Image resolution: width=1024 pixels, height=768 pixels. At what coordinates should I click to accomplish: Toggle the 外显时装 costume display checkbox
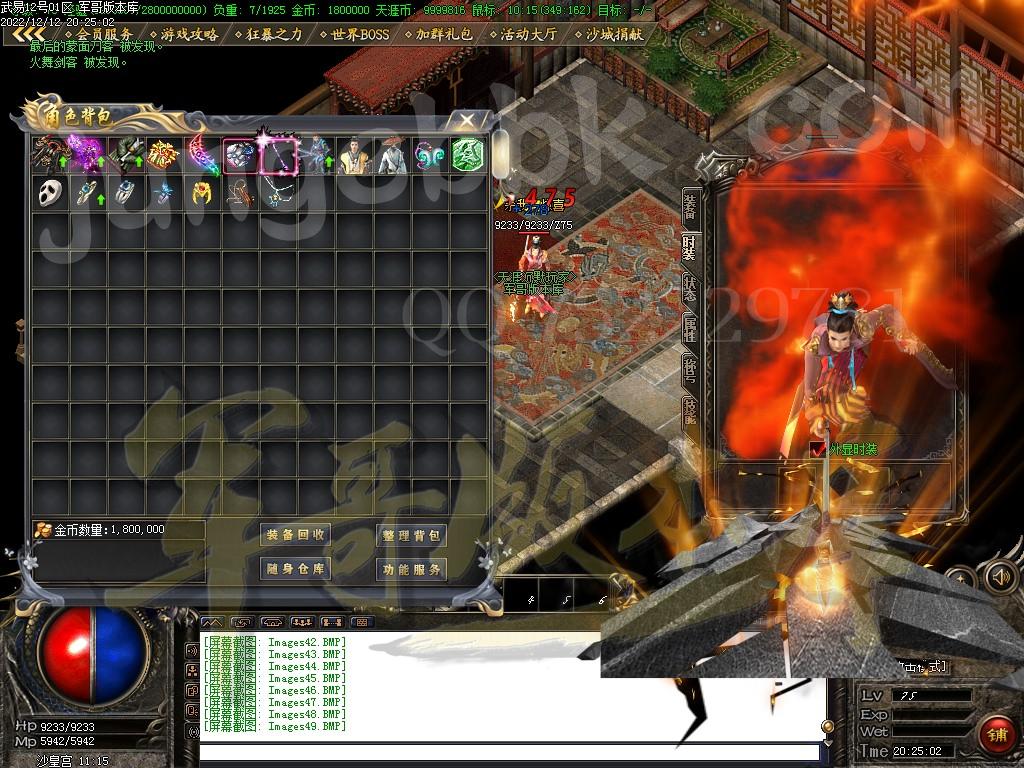(817, 450)
